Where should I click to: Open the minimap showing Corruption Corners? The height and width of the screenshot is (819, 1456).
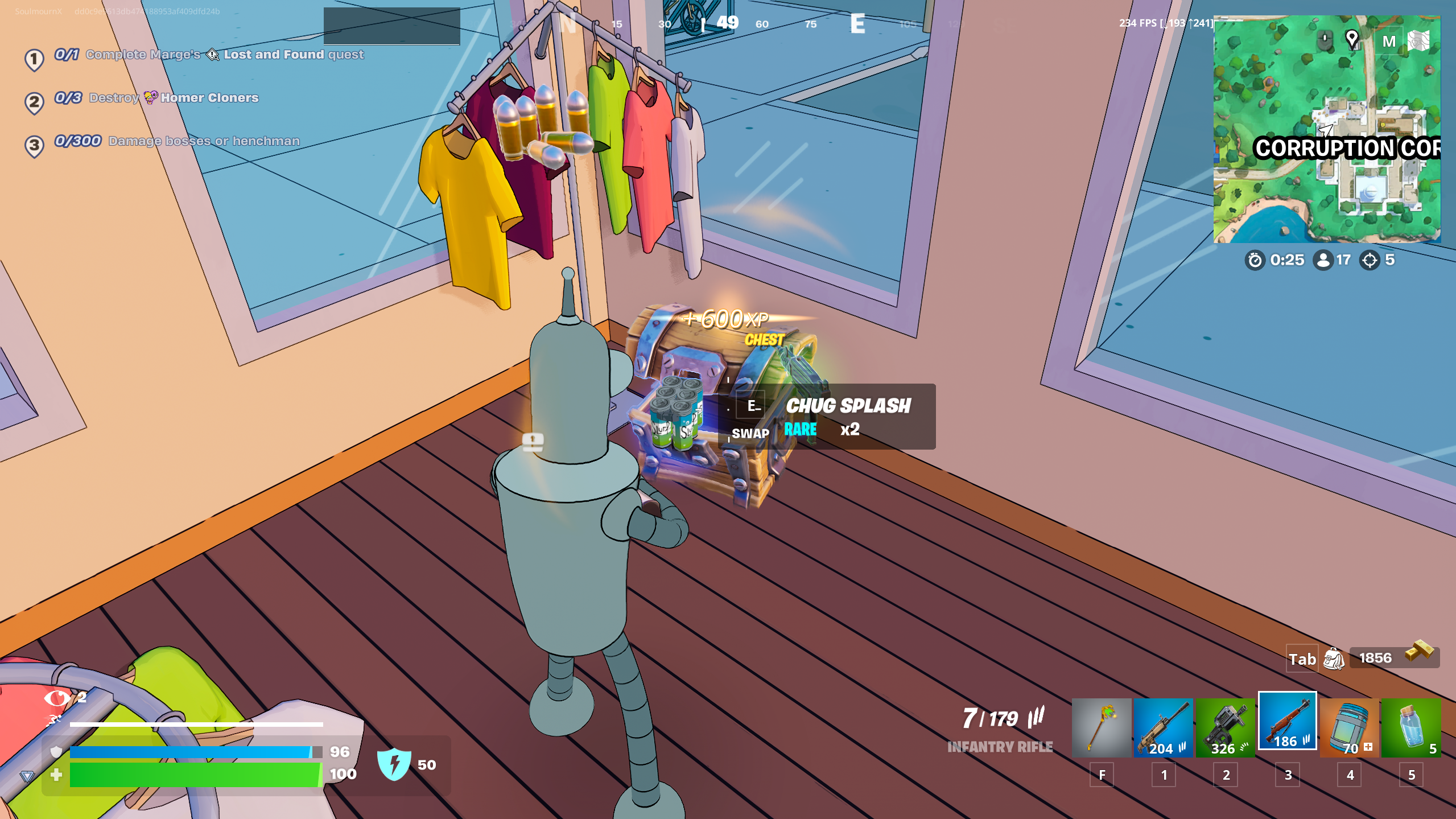coord(1326,129)
